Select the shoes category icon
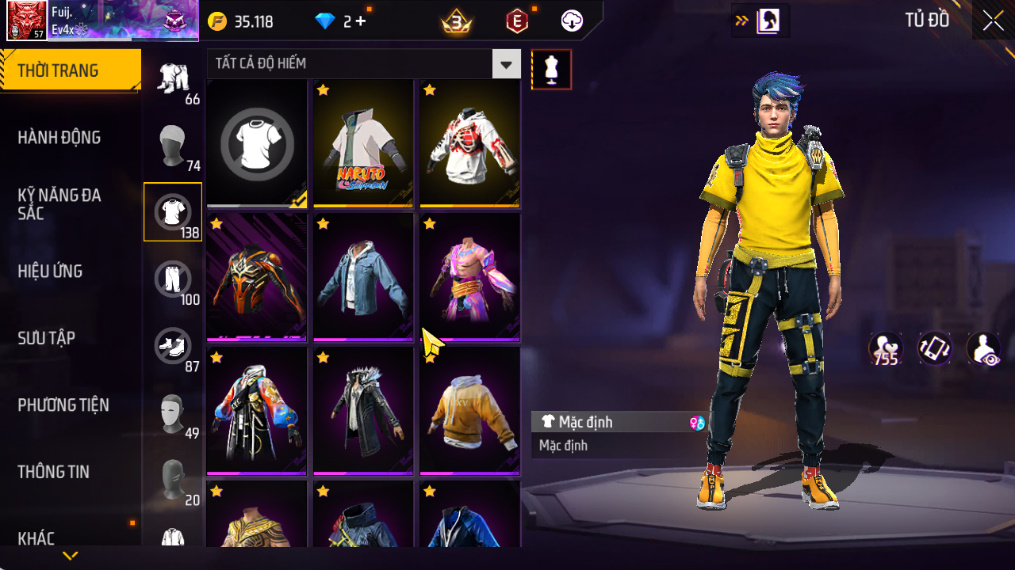Viewport: 1015px width, 570px height. (x=173, y=346)
